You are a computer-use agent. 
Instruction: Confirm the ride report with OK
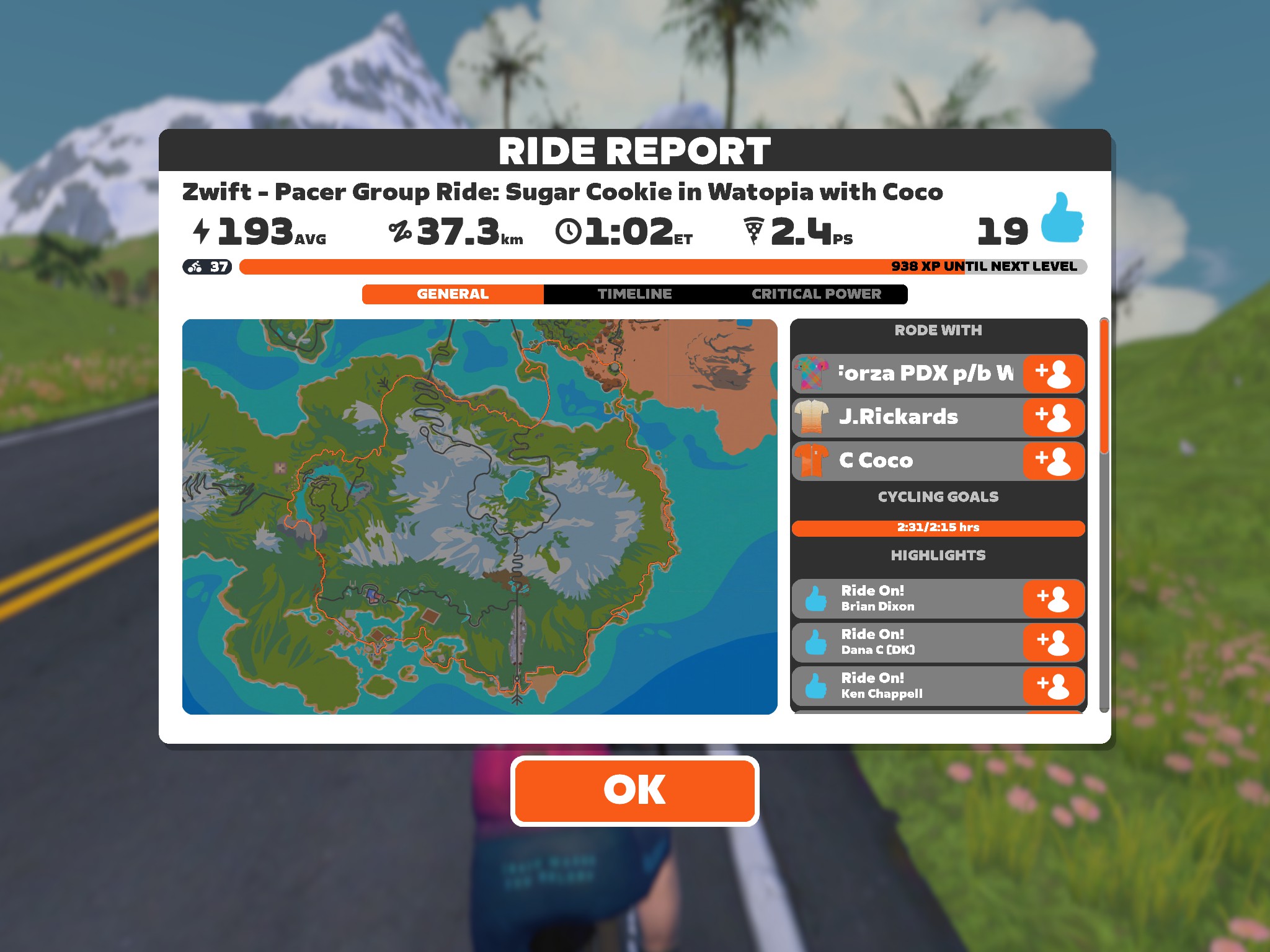coord(634,790)
